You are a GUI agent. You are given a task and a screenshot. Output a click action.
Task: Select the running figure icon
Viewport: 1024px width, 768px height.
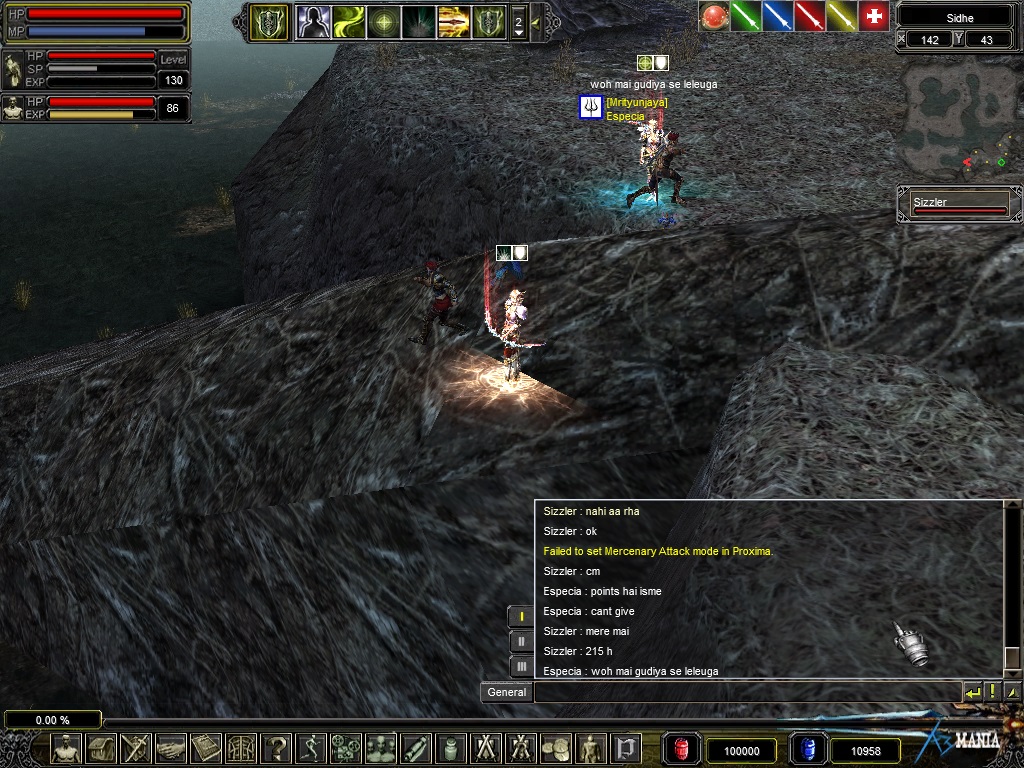tap(311, 748)
